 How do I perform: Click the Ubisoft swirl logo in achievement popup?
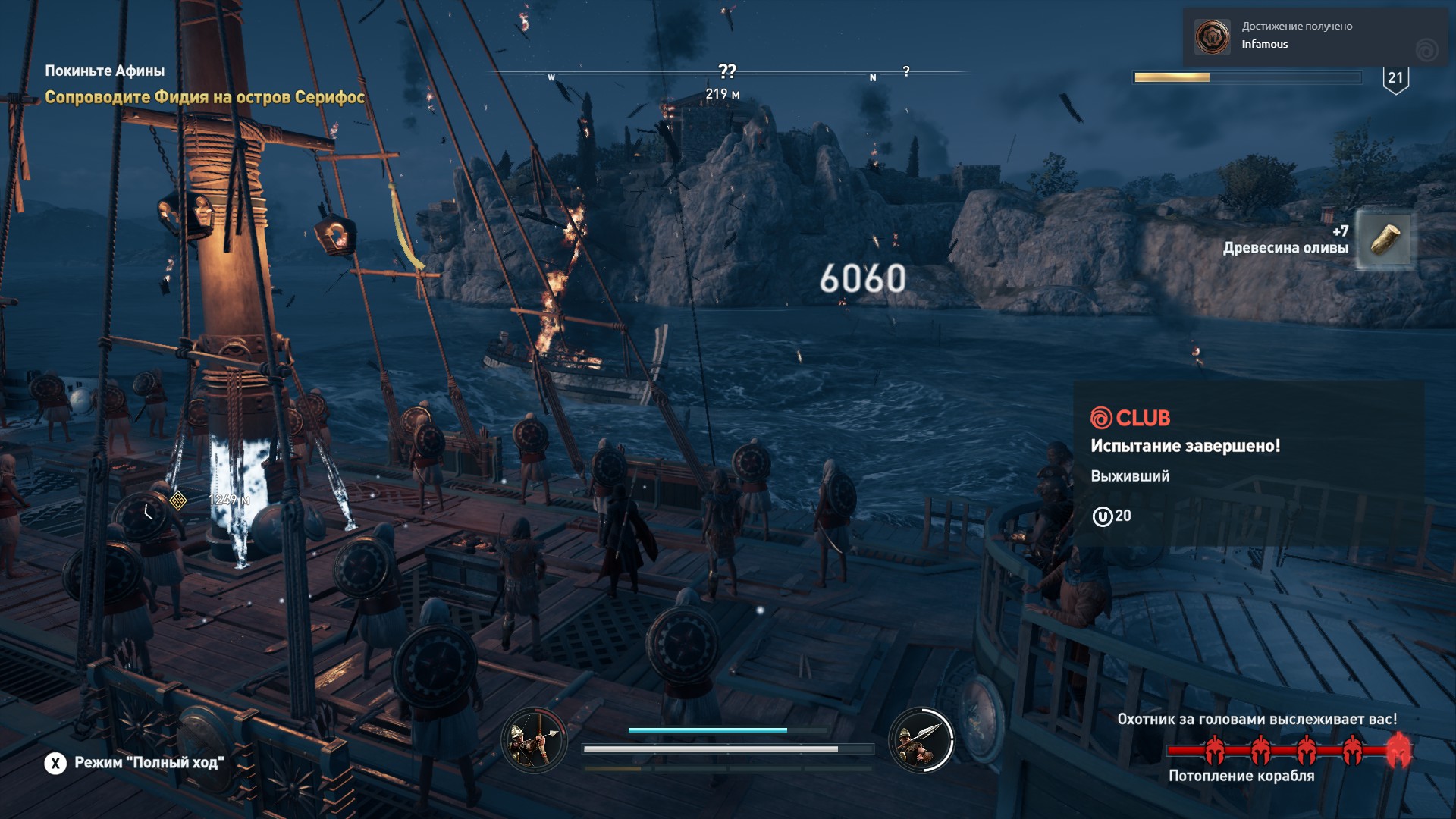(1426, 50)
